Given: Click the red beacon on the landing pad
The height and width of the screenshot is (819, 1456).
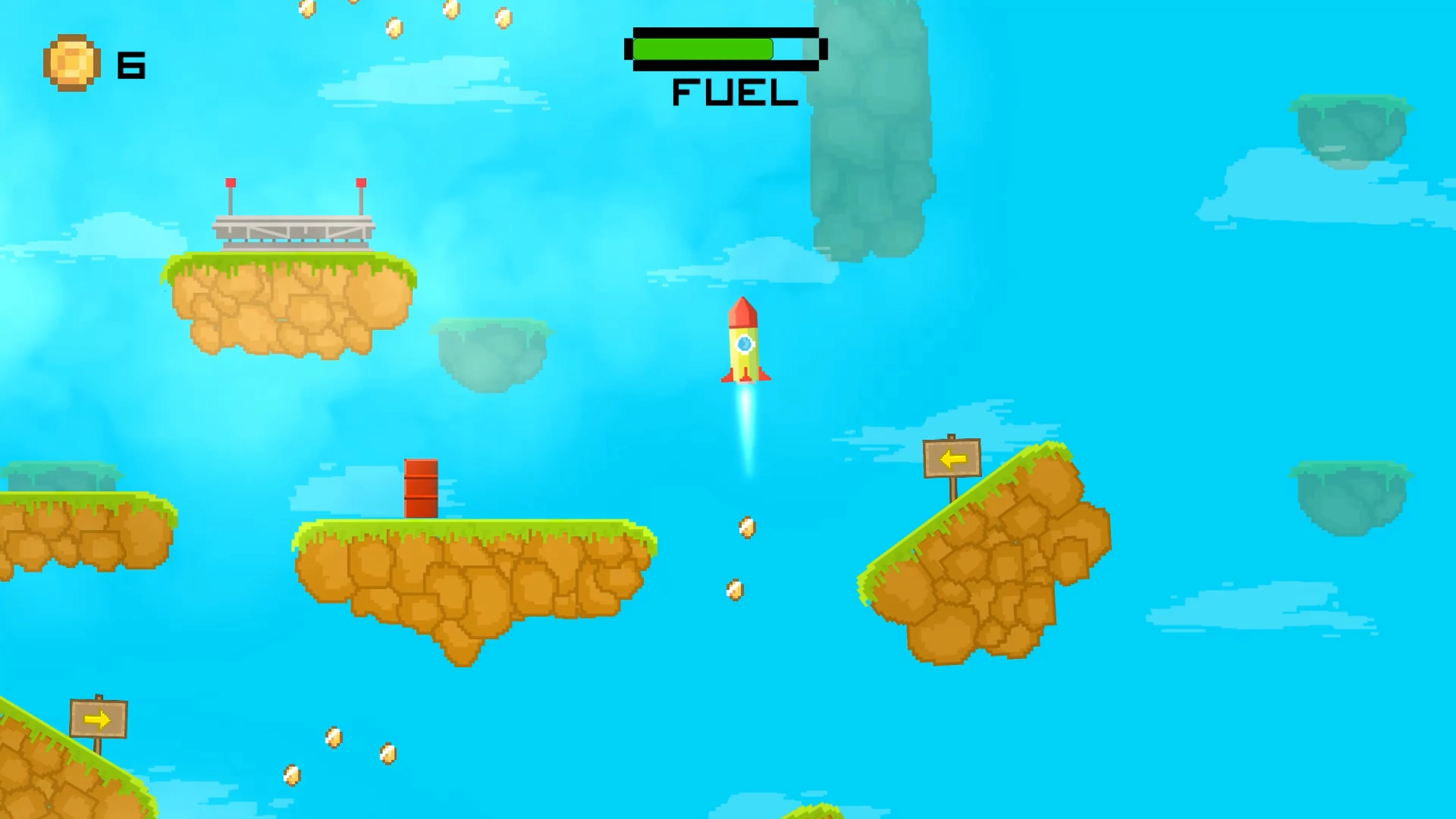Looking at the screenshot, I should [x=231, y=182].
